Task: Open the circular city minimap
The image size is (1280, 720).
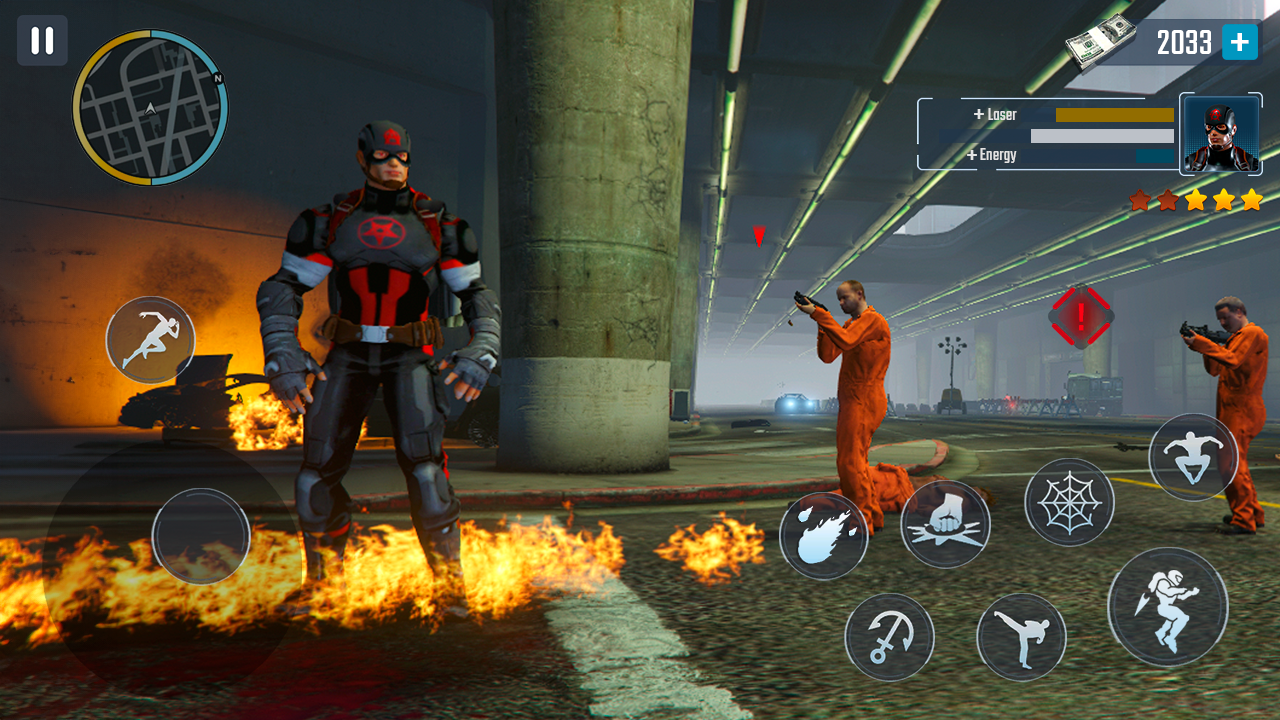Action: click(x=150, y=108)
